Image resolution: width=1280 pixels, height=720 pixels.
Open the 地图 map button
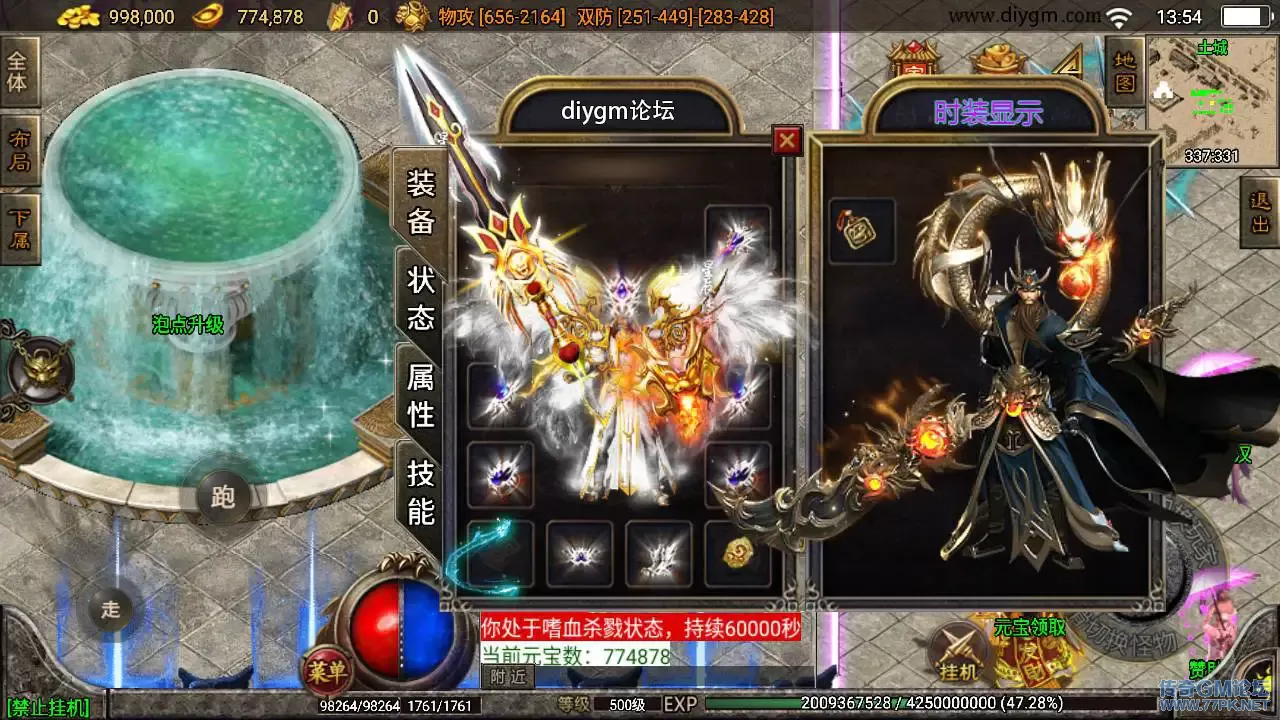tap(1124, 72)
